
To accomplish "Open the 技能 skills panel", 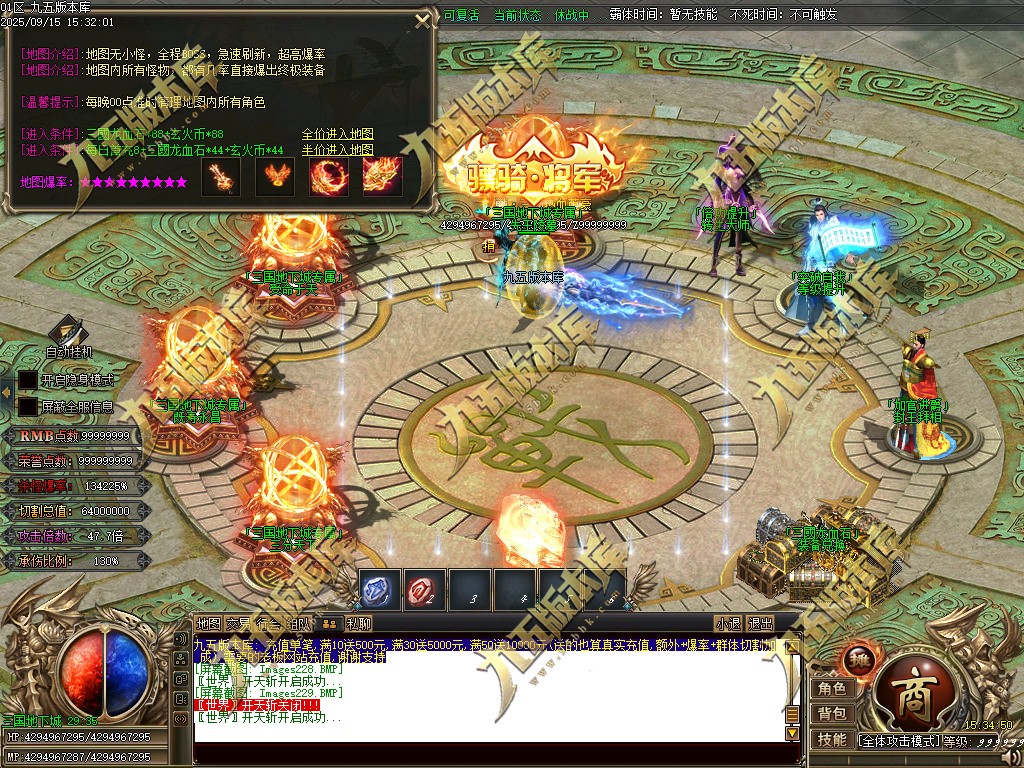I will click(x=832, y=739).
